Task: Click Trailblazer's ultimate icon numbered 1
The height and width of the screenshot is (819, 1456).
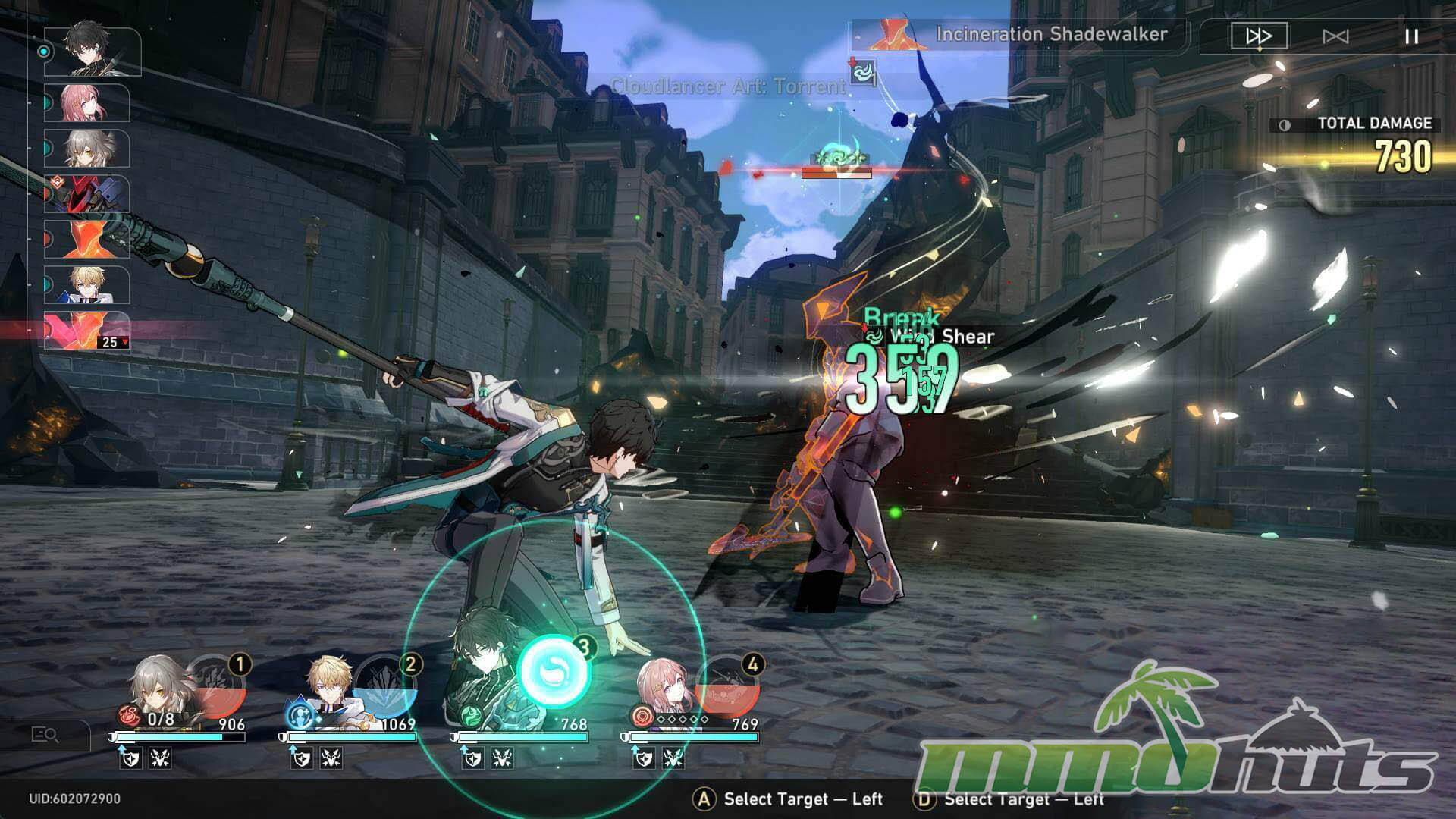Action: coord(218,686)
